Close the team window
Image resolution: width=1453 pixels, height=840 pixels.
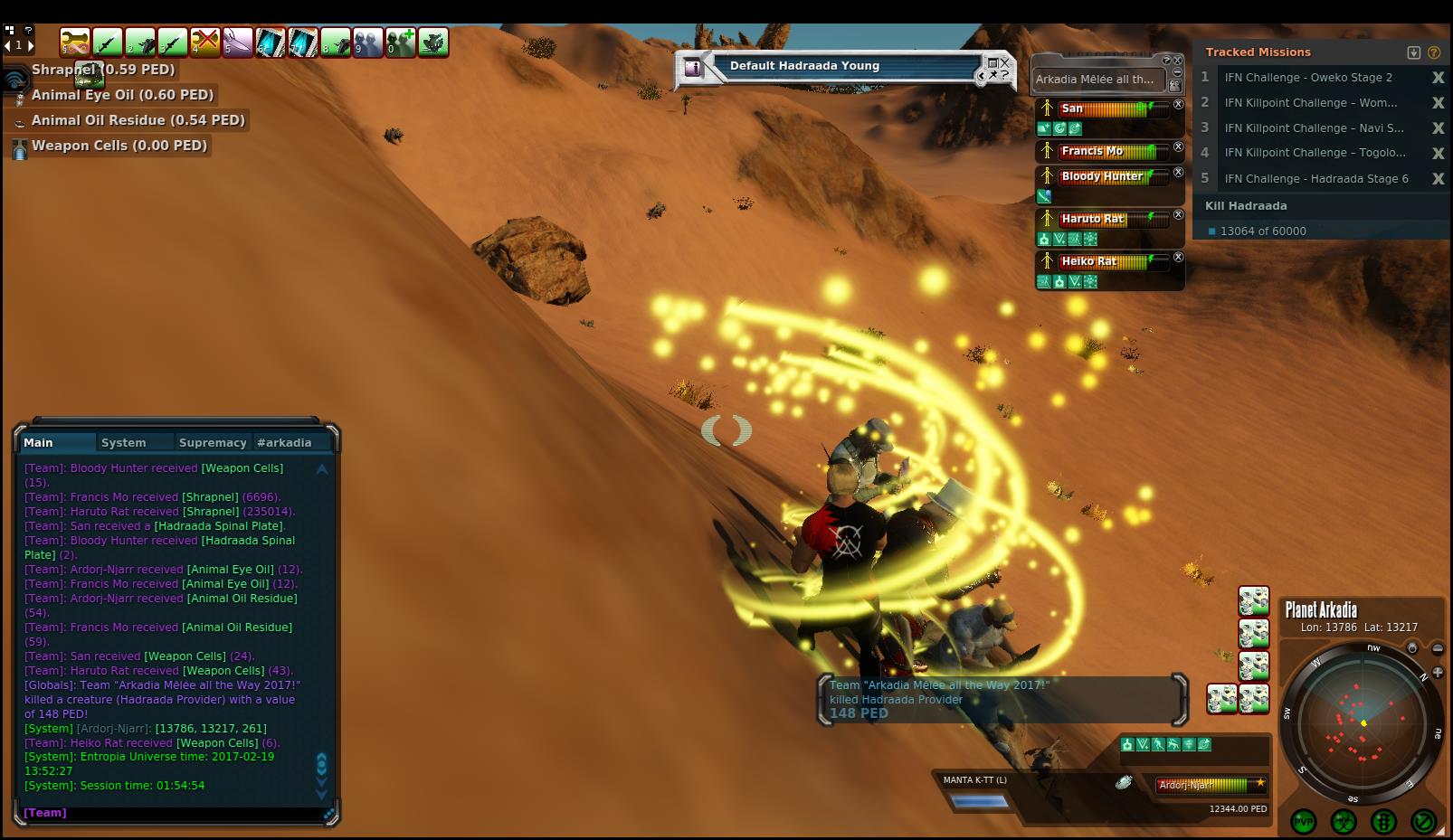[1178, 60]
